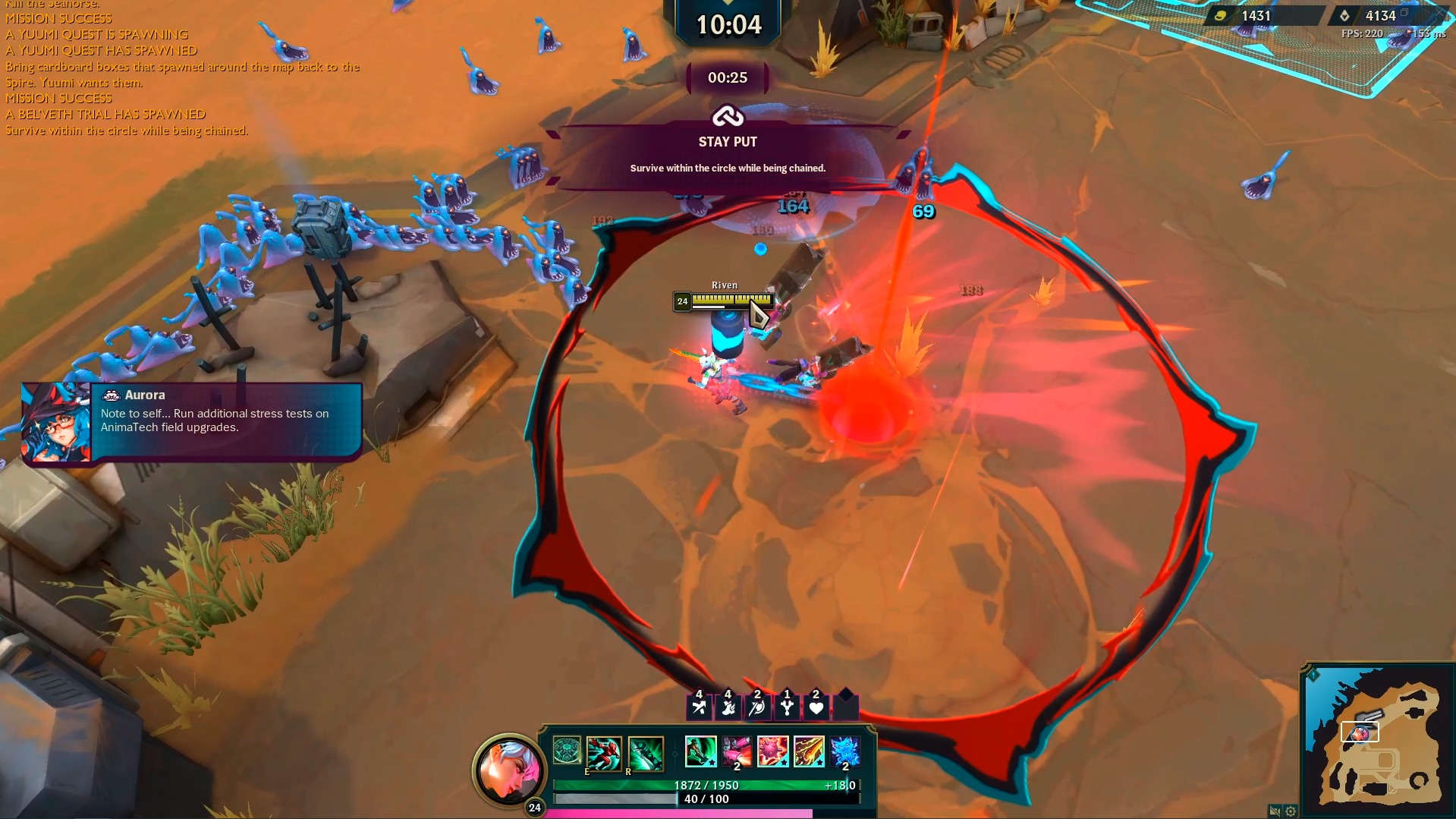
Task: Select the flaming sword item icon
Action: click(809, 751)
